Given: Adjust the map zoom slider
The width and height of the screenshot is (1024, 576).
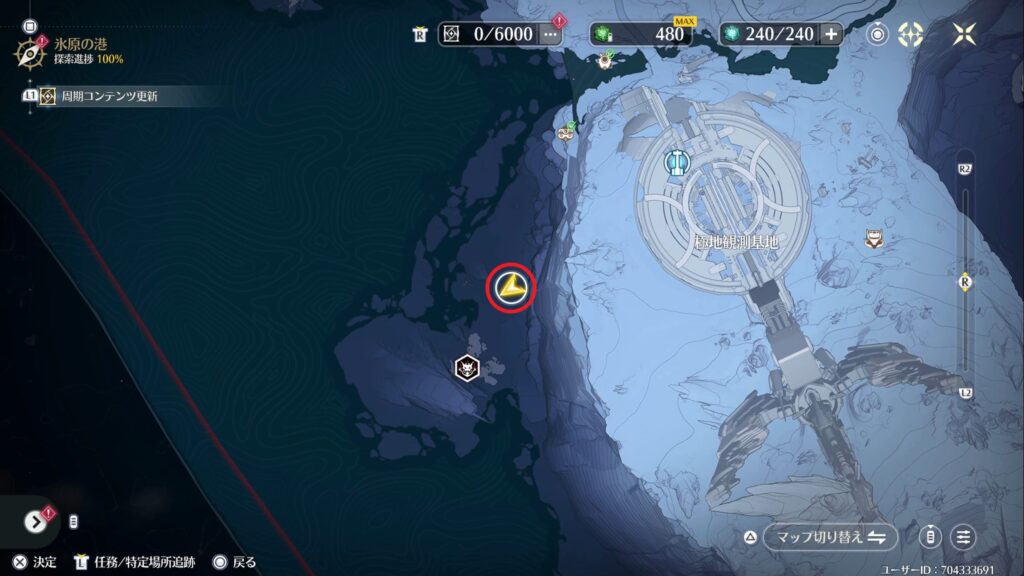Looking at the screenshot, I should click(x=965, y=282).
